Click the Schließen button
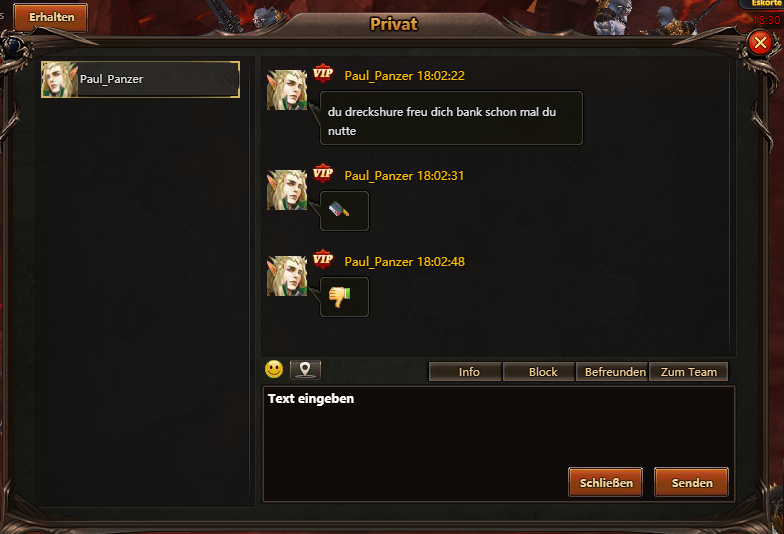 (606, 482)
